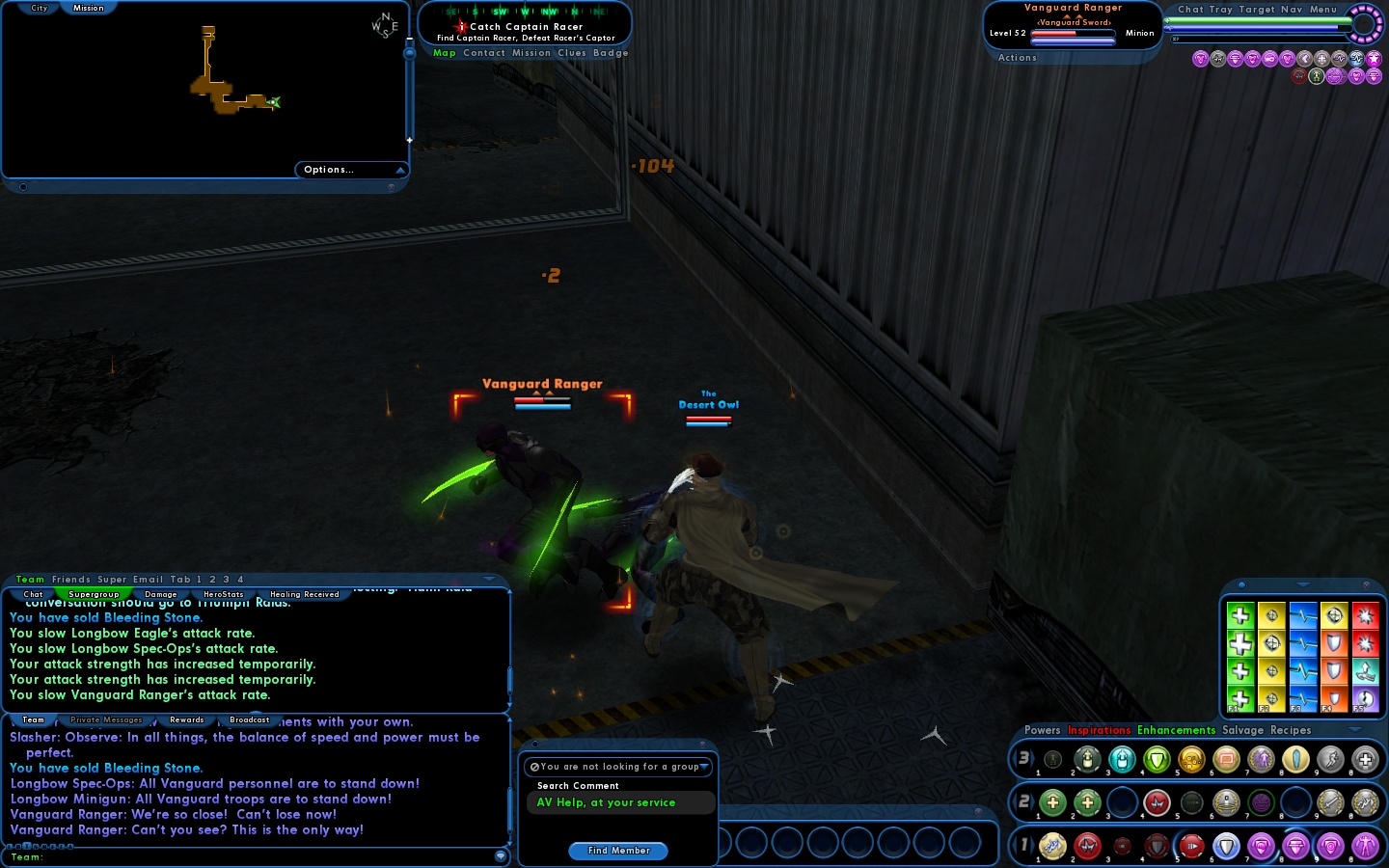
Task: Show the Healing Received chat tab
Action: 305,594
